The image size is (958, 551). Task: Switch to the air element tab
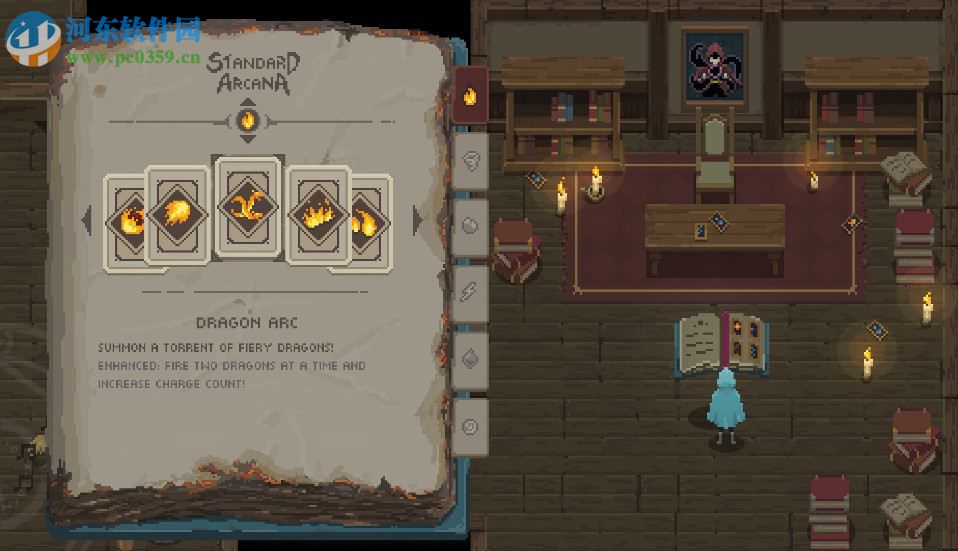(x=470, y=160)
